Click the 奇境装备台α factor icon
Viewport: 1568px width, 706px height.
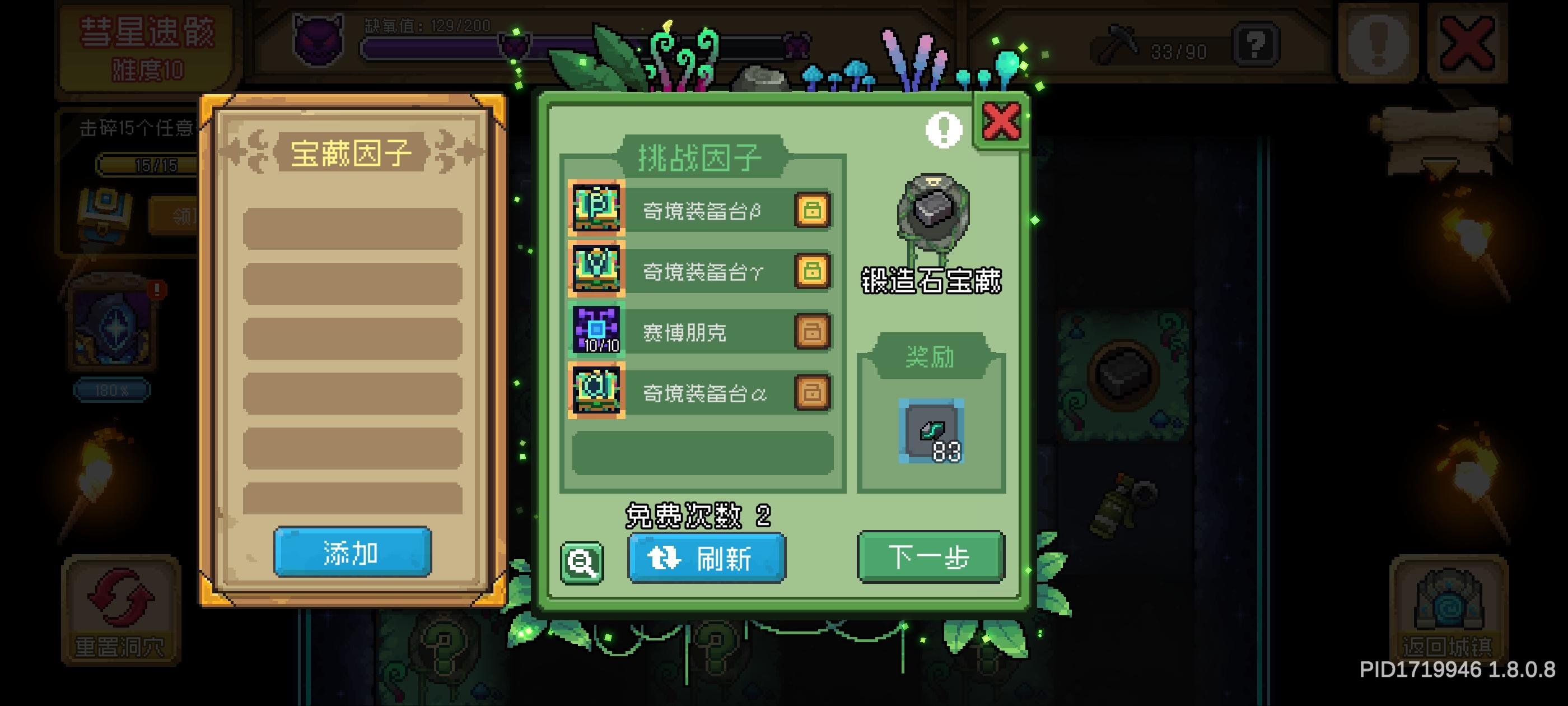[x=596, y=393]
